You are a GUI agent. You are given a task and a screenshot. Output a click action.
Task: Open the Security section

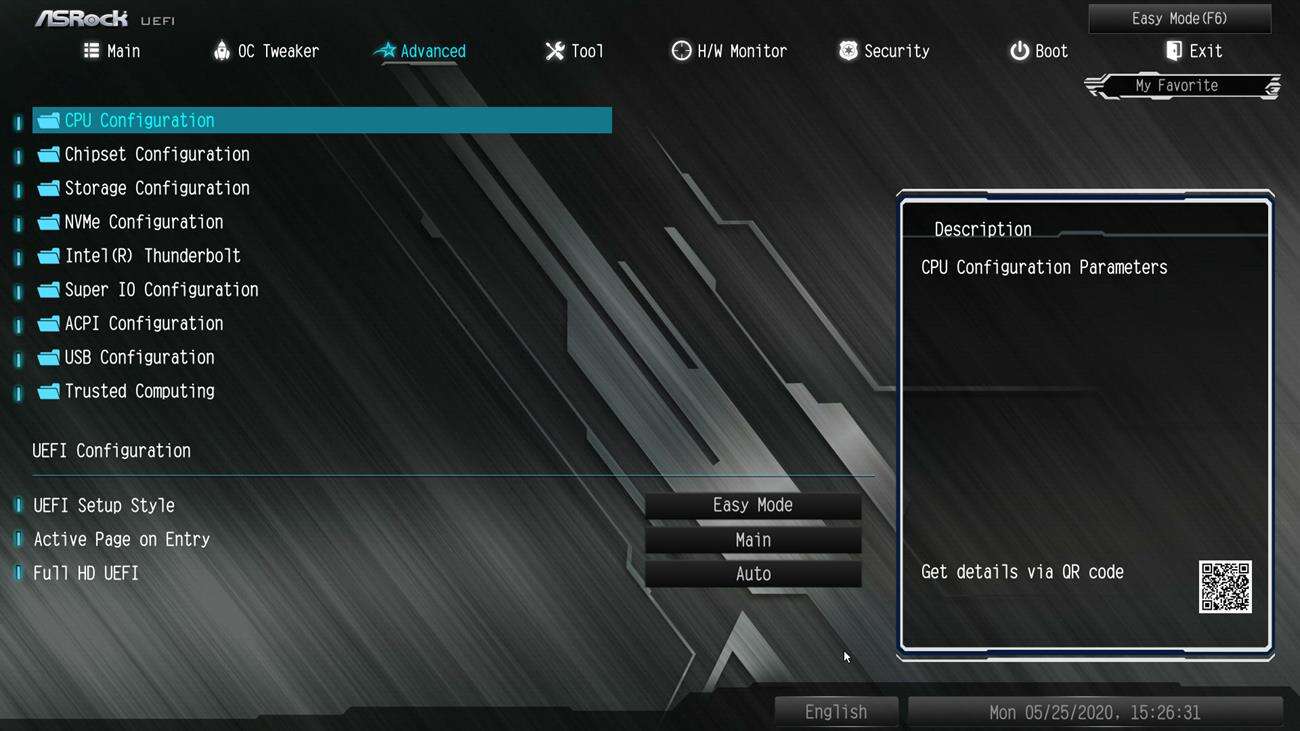884,50
